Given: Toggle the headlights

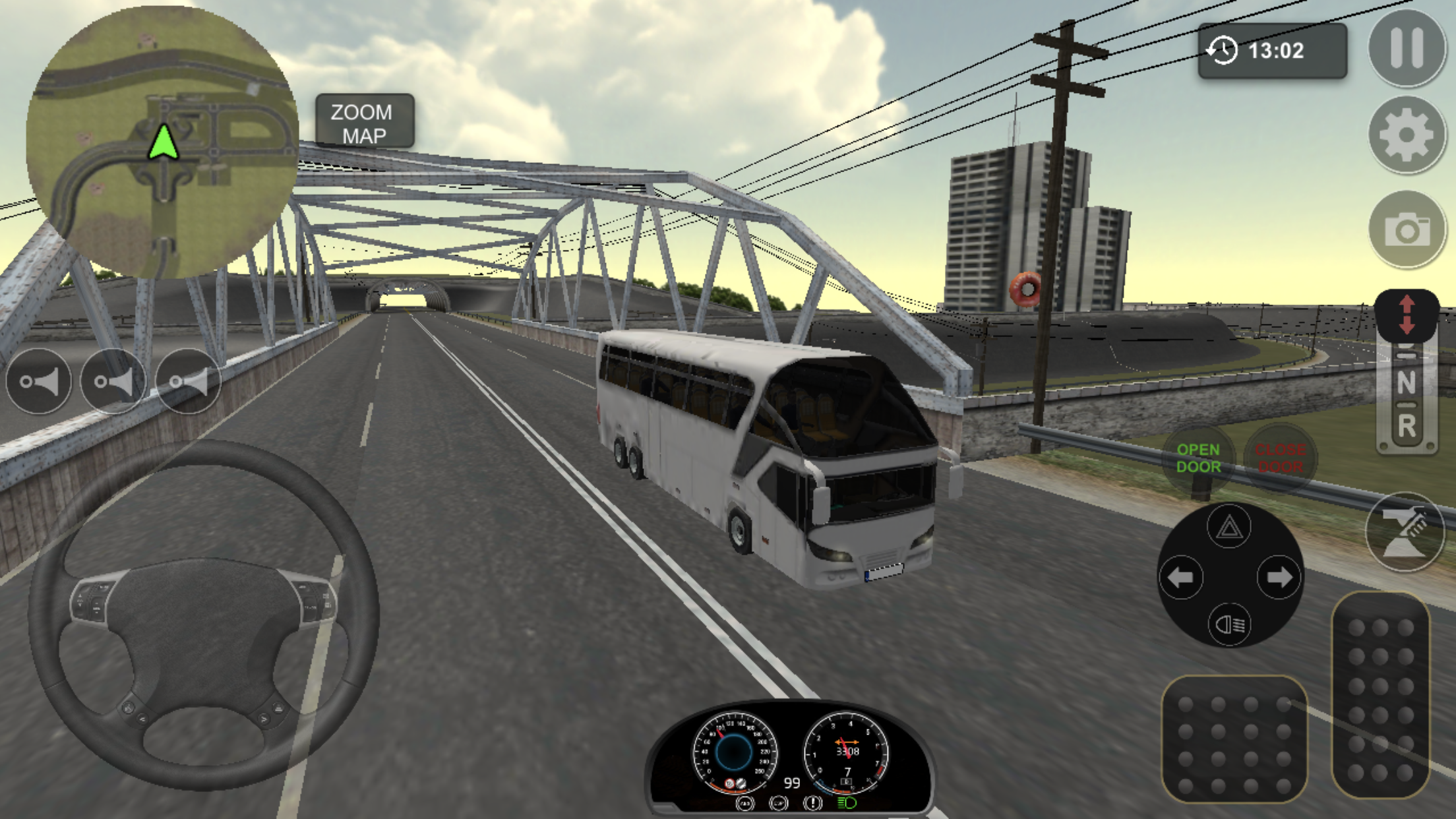Looking at the screenshot, I should click(x=1229, y=624).
